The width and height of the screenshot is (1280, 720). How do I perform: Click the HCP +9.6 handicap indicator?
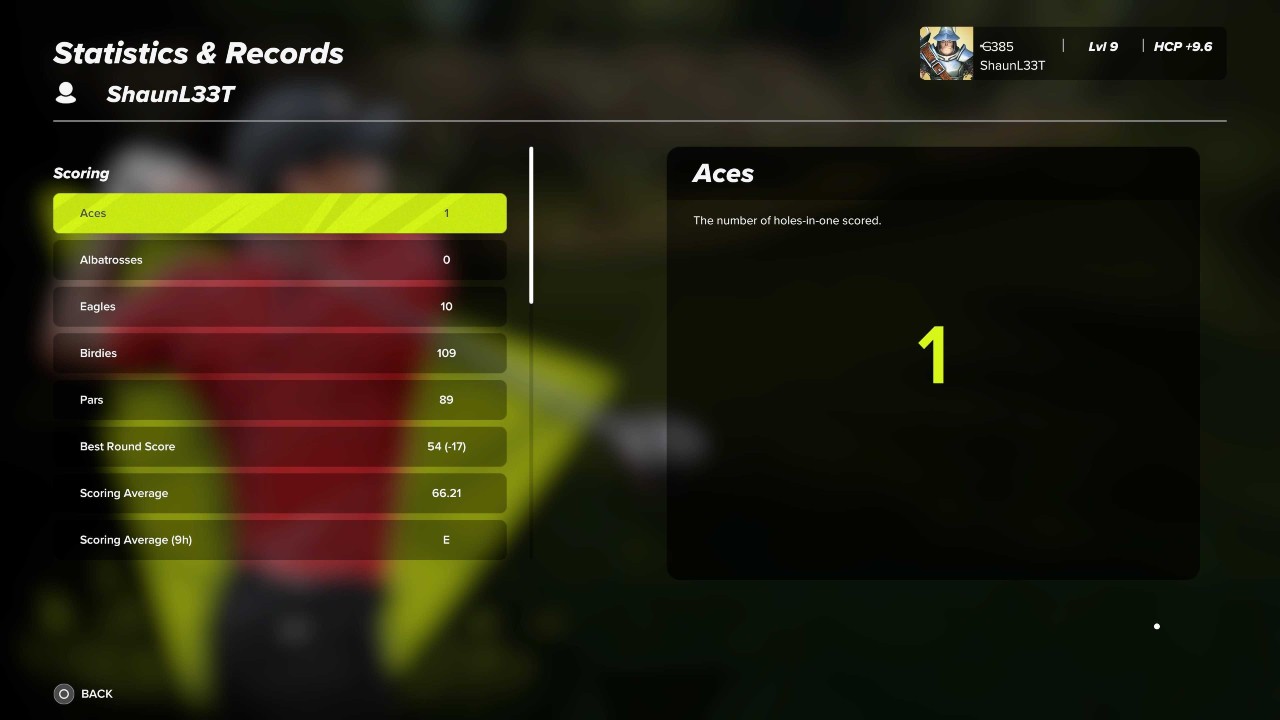click(x=1183, y=46)
